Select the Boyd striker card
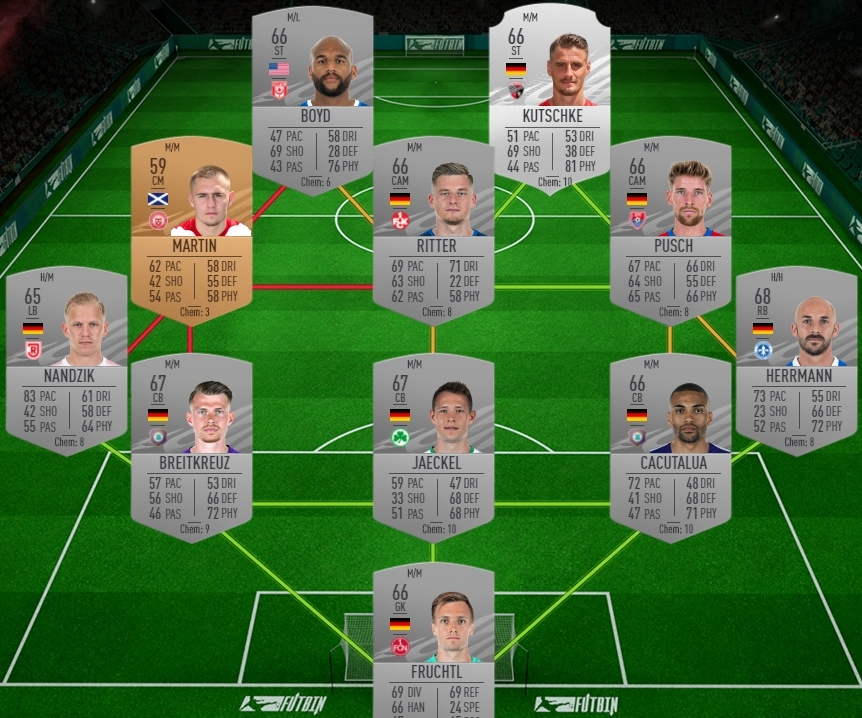Image resolution: width=862 pixels, height=718 pixels. tap(313, 100)
